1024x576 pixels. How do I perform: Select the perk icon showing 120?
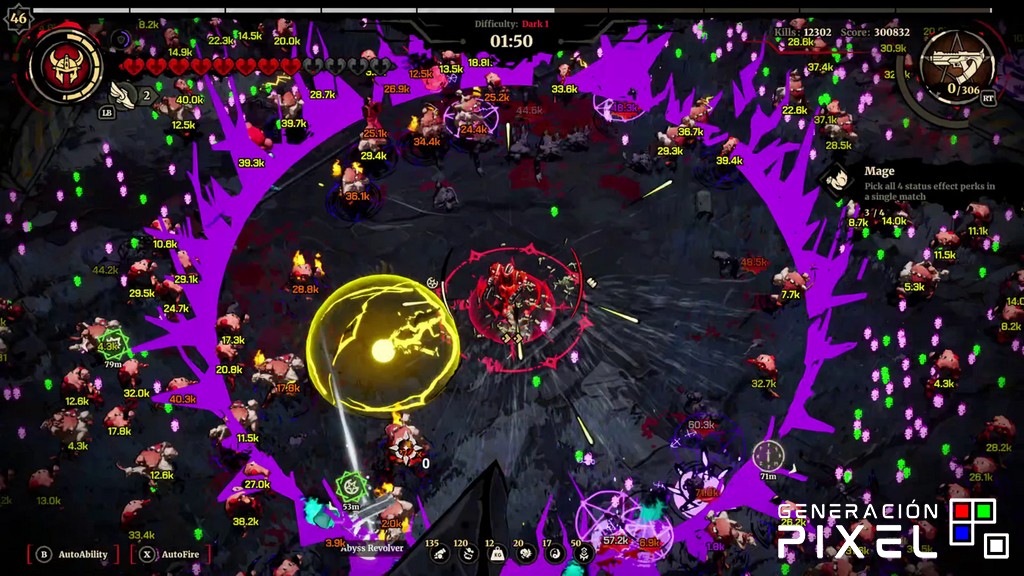point(465,553)
